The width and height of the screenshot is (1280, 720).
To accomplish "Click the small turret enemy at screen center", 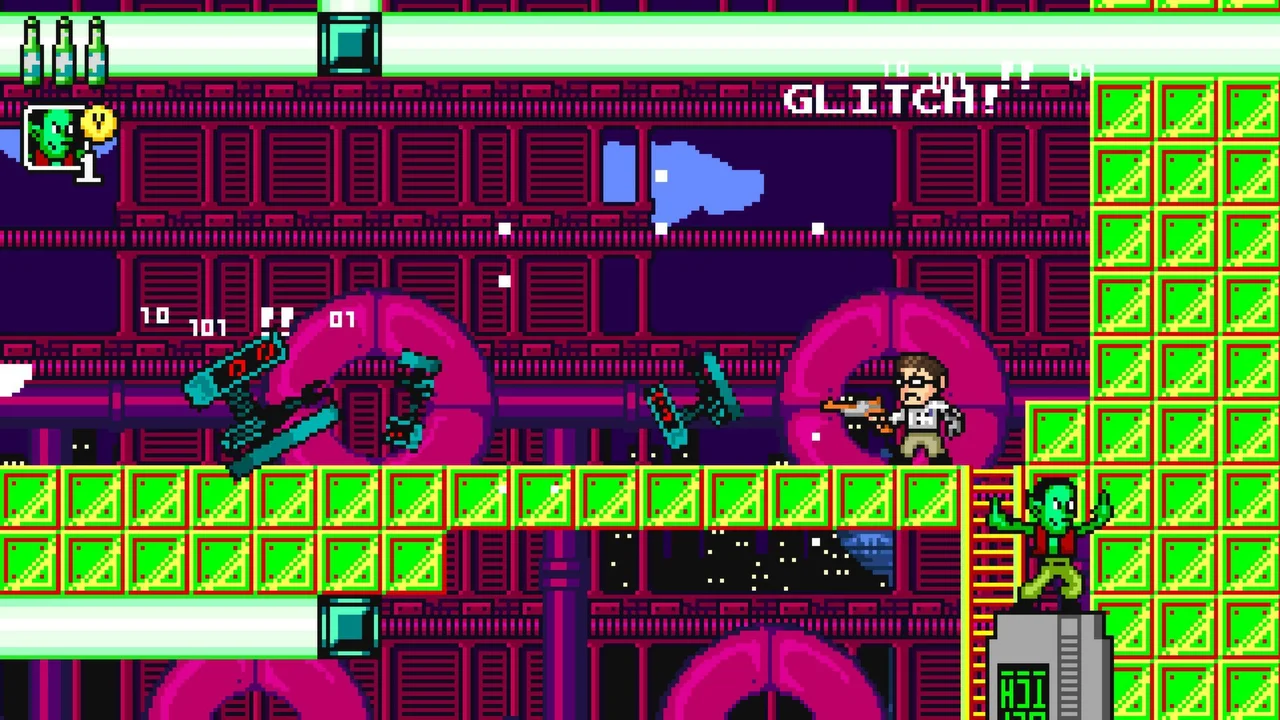I will (690, 400).
